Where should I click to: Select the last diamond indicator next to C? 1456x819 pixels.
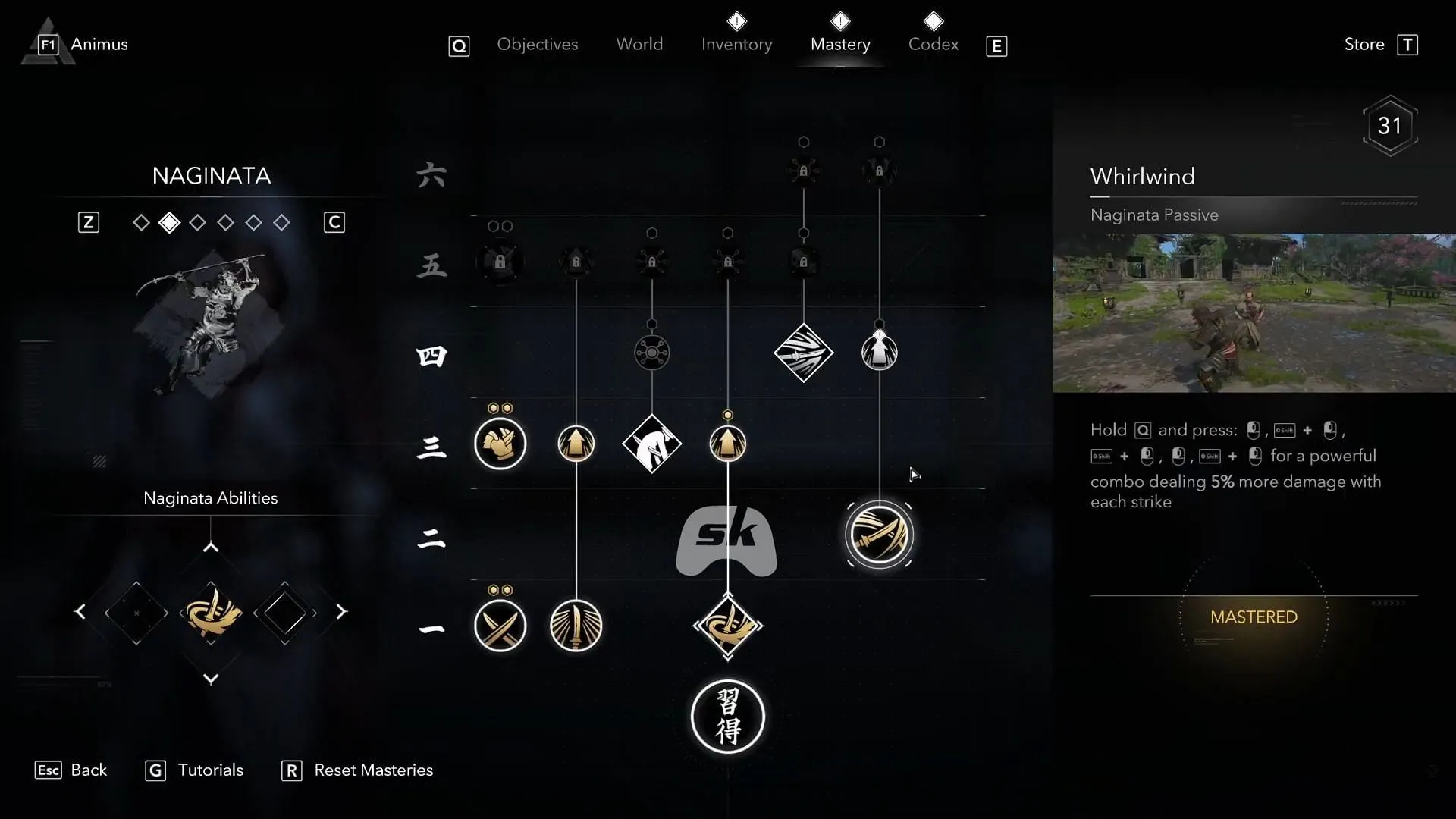[x=282, y=222]
